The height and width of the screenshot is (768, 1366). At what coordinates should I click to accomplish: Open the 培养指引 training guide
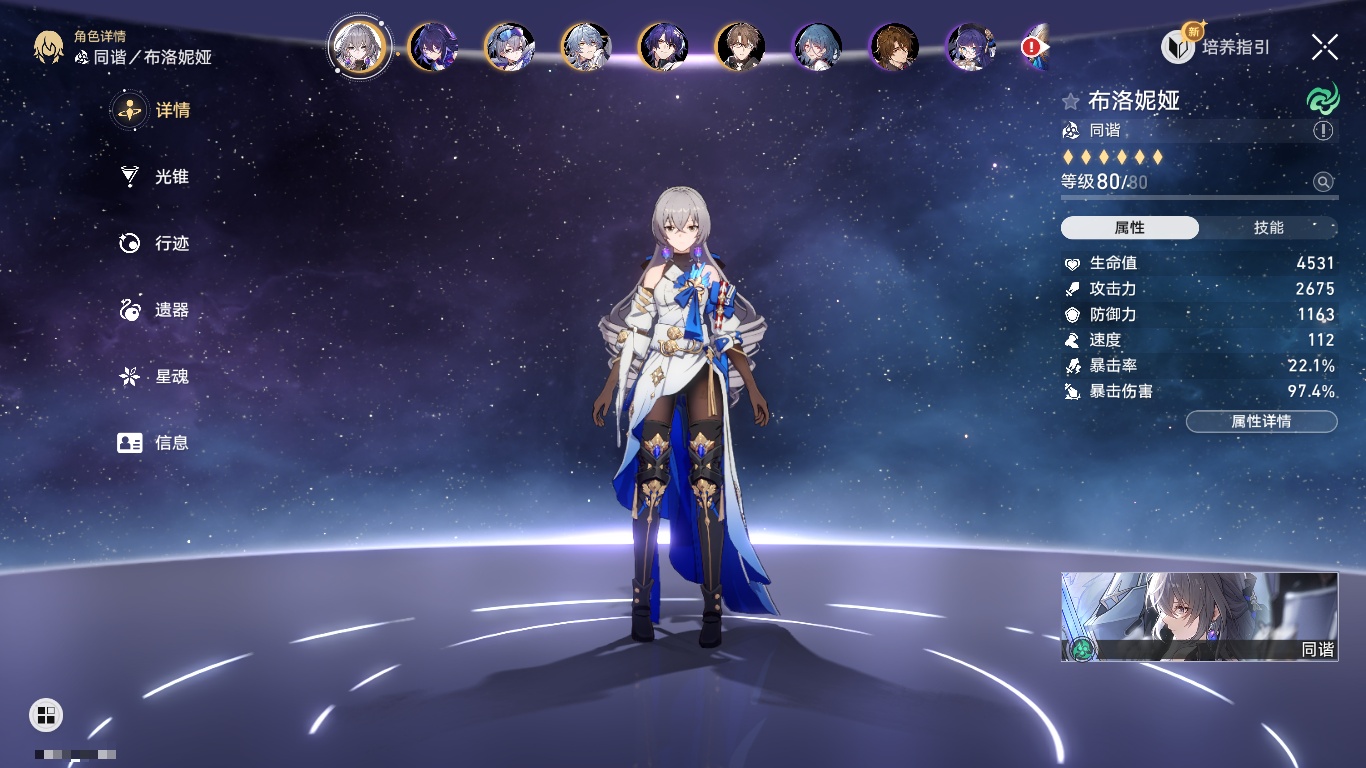(1216, 46)
